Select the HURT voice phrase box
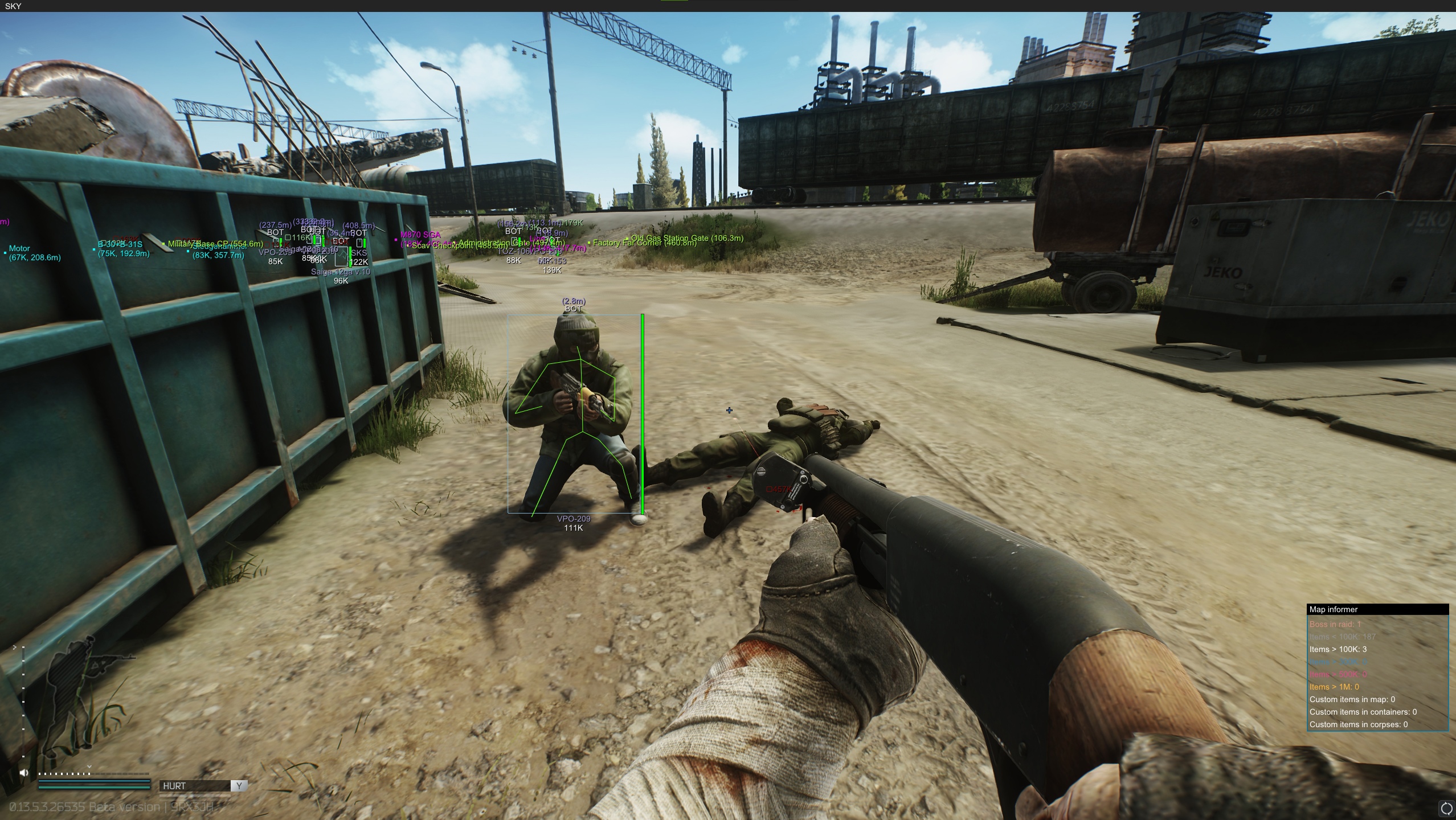 (x=195, y=786)
